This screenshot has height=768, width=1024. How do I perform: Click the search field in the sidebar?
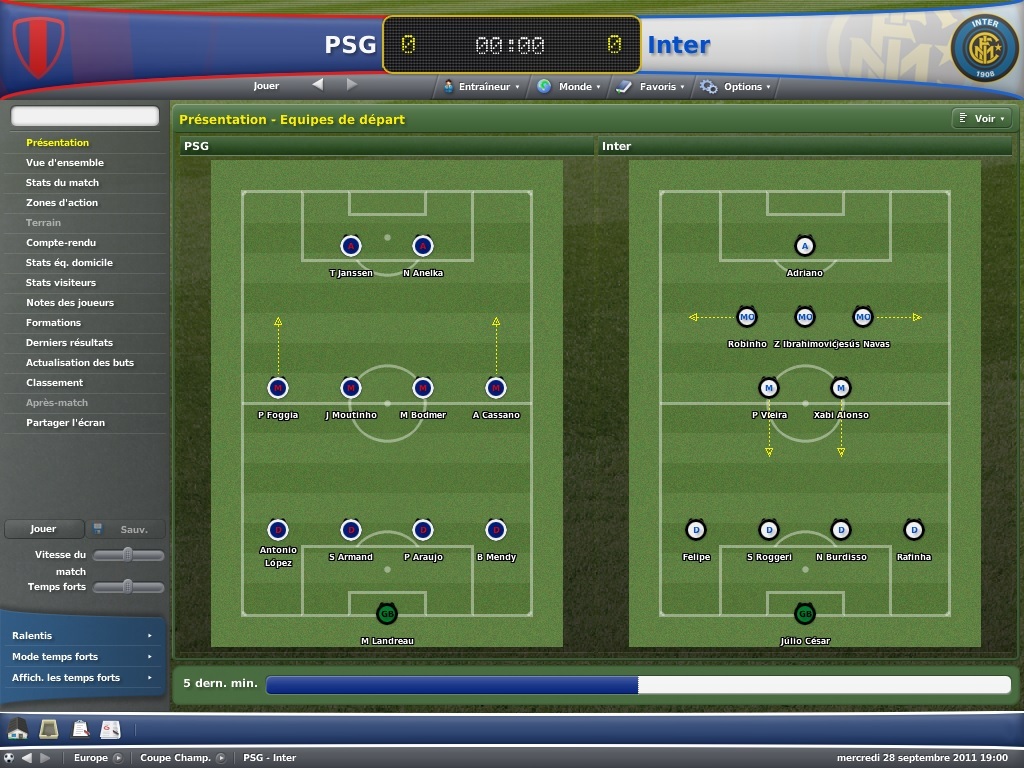85,117
